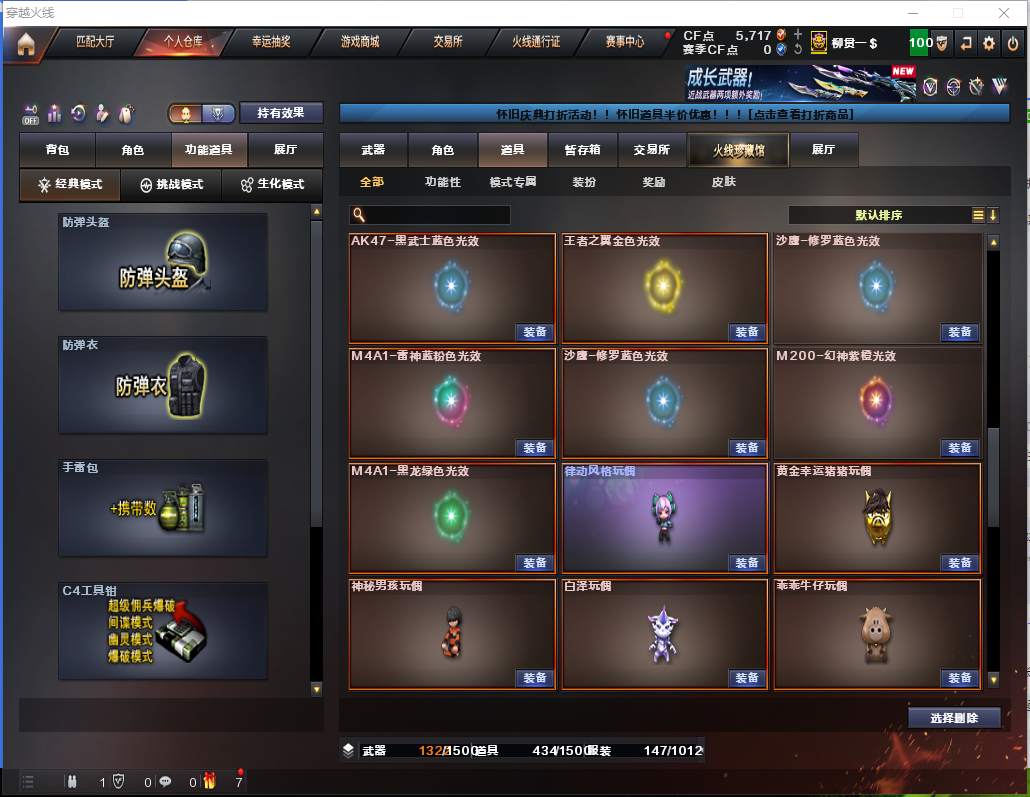Switch to the 暂存箱 temporary storage tab
This screenshot has height=797, width=1030.
click(583, 150)
